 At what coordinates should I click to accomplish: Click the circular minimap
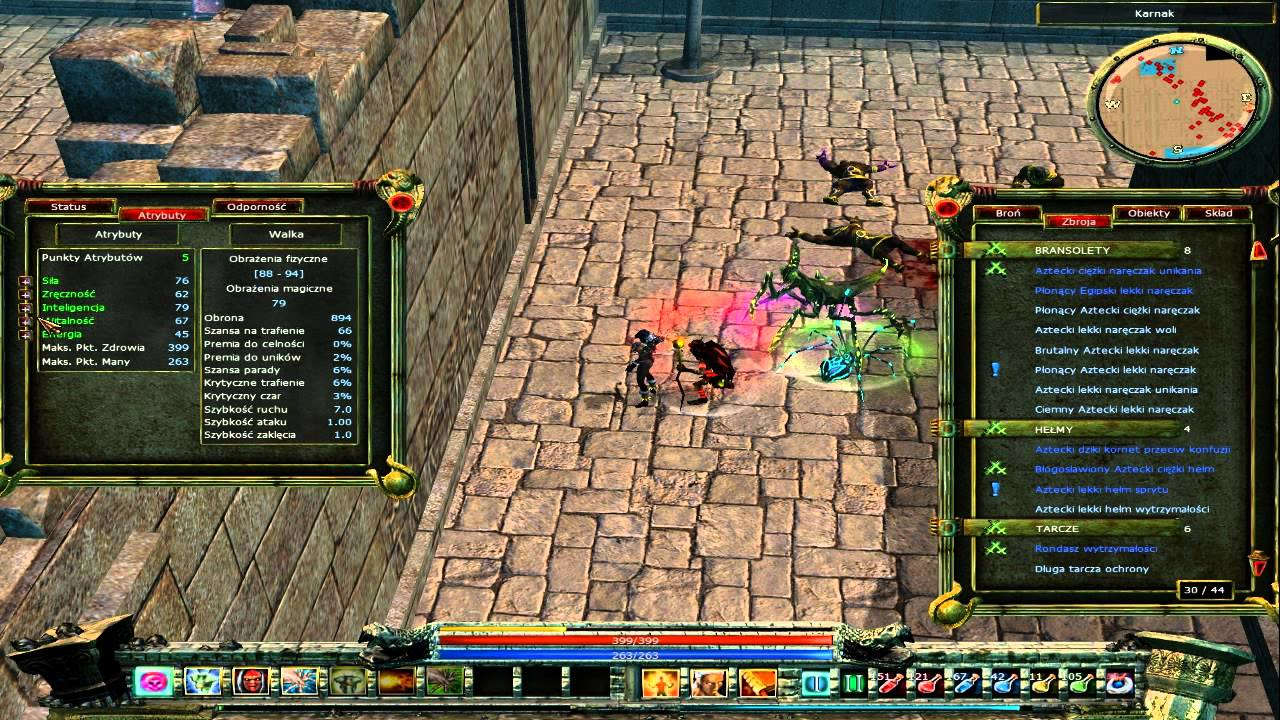(x=1172, y=102)
